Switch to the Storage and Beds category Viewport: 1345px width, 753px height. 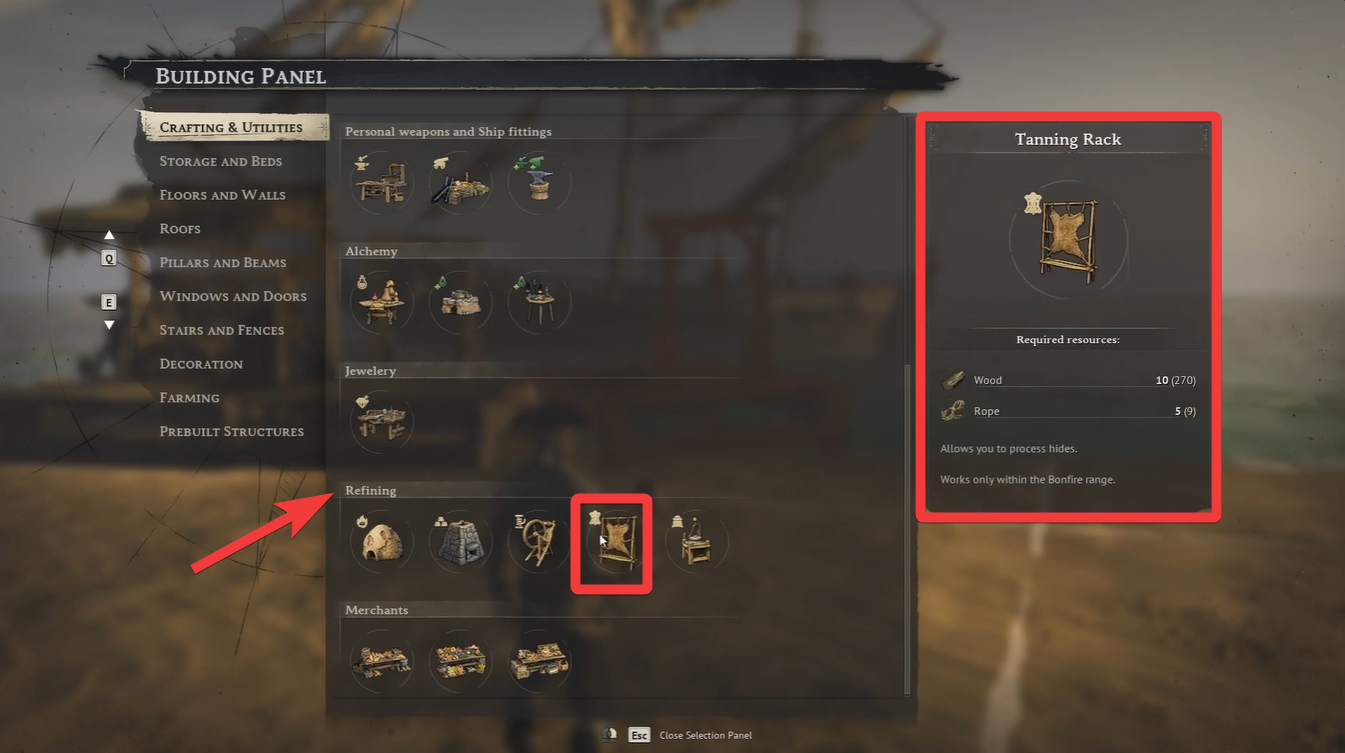[219, 161]
